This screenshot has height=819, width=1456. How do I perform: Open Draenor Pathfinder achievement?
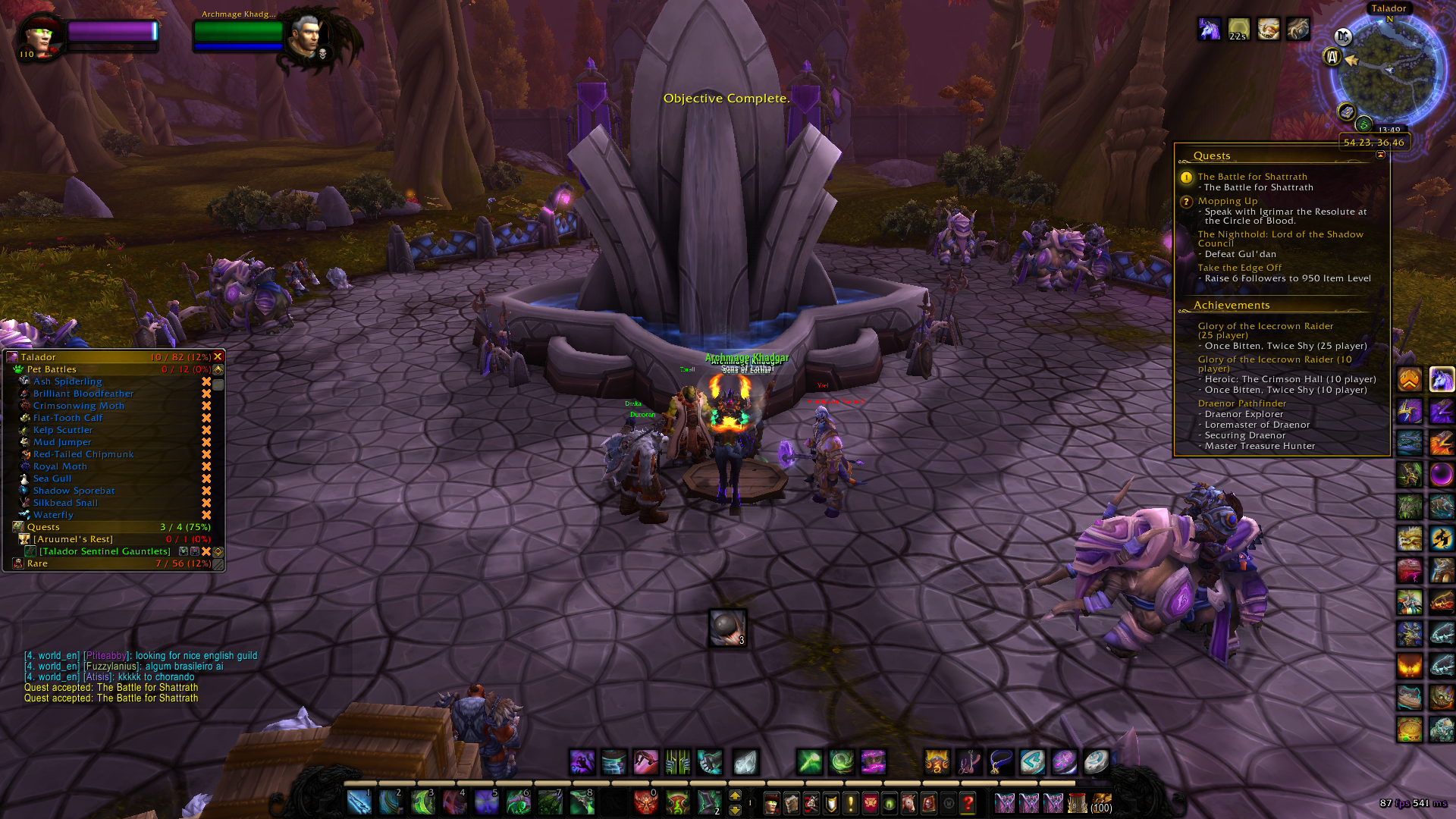[x=1241, y=403]
